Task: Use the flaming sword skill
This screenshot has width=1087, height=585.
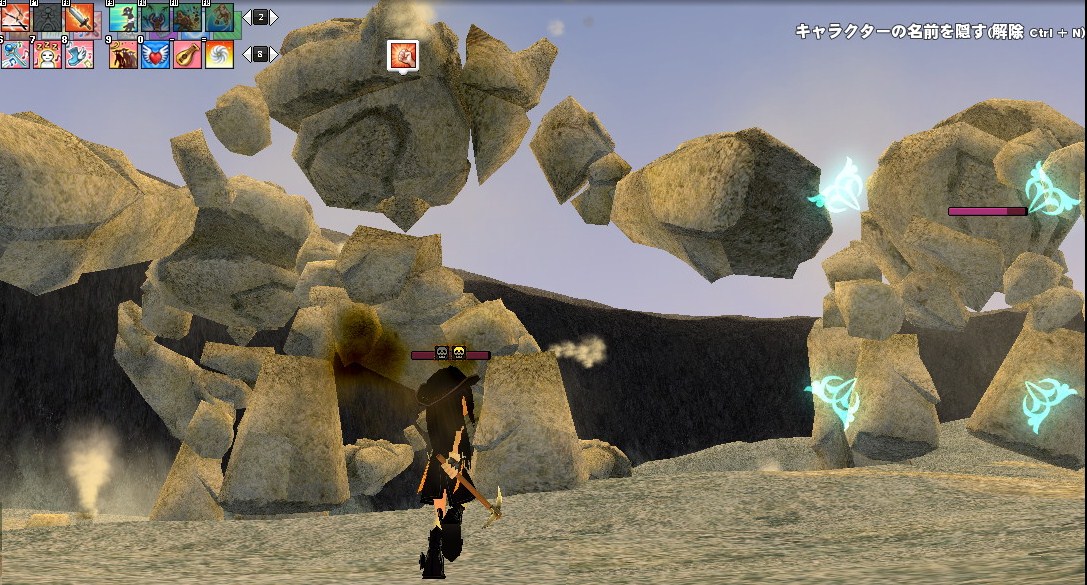Action: (x=79, y=17)
